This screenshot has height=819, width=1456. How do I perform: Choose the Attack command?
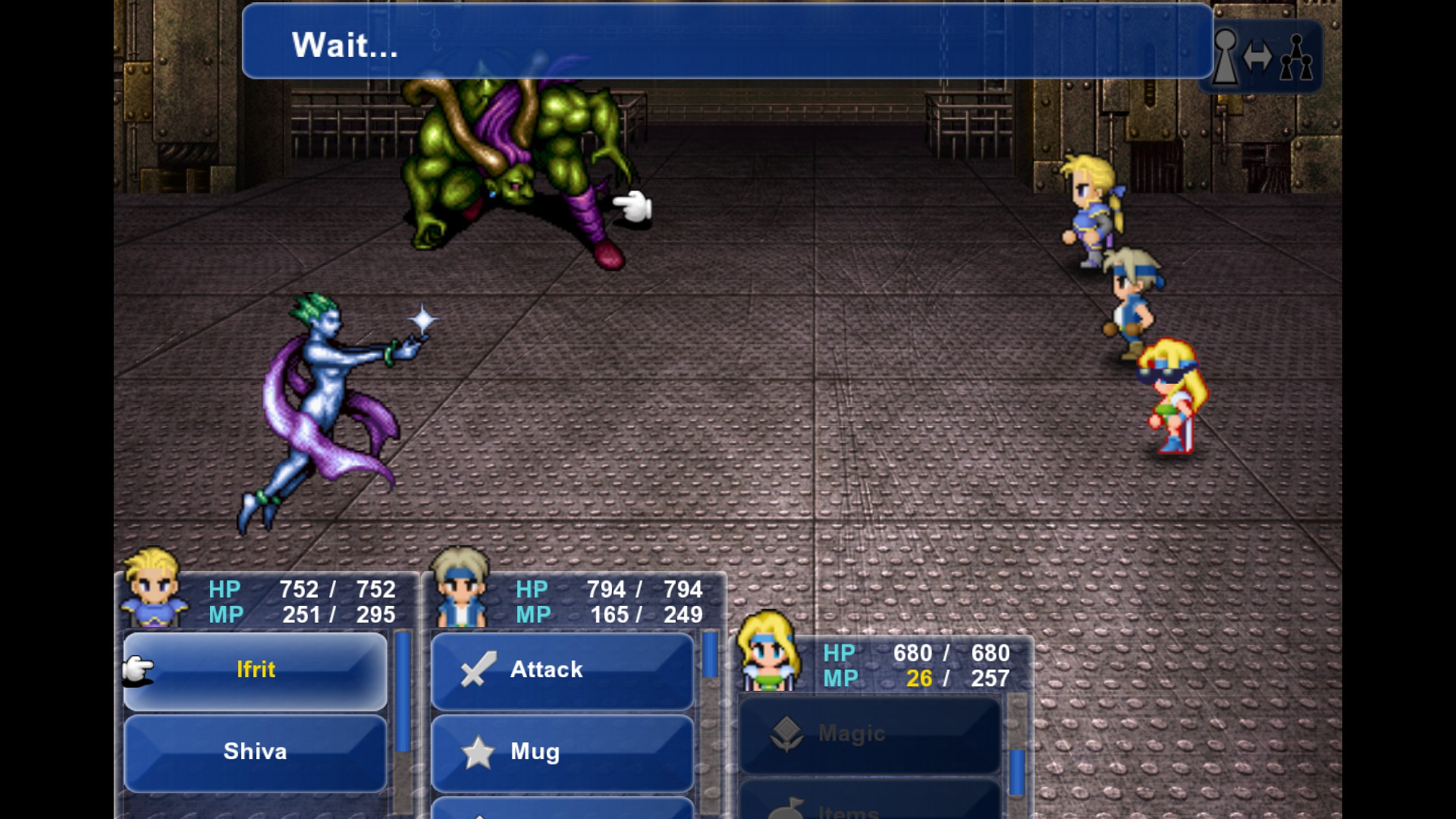coord(561,669)
